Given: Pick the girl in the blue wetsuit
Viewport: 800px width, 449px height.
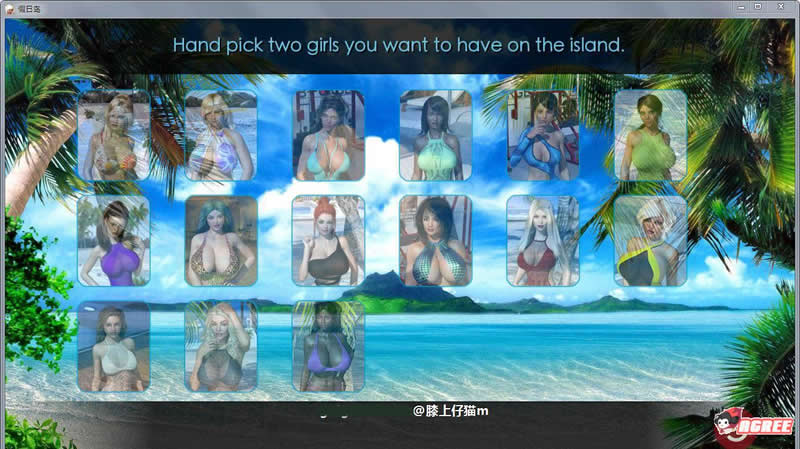Looking at the screenshot, I should pyautogui.click(x=543, y=135).
